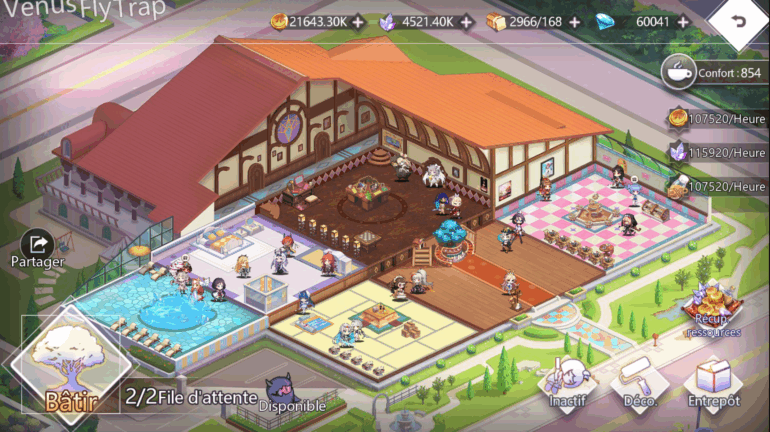This screenshot has height=432, width=770.
Task: Buy more blue diamonds with plus
Action: tap(683, 21)
